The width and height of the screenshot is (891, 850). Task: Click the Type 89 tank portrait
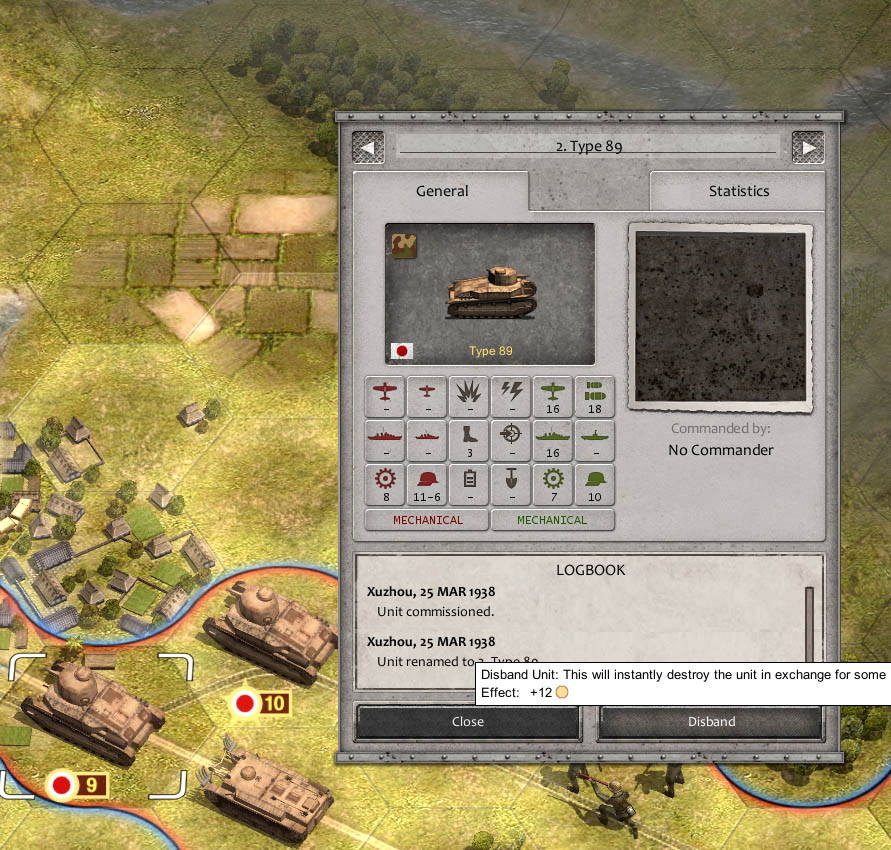490,294
